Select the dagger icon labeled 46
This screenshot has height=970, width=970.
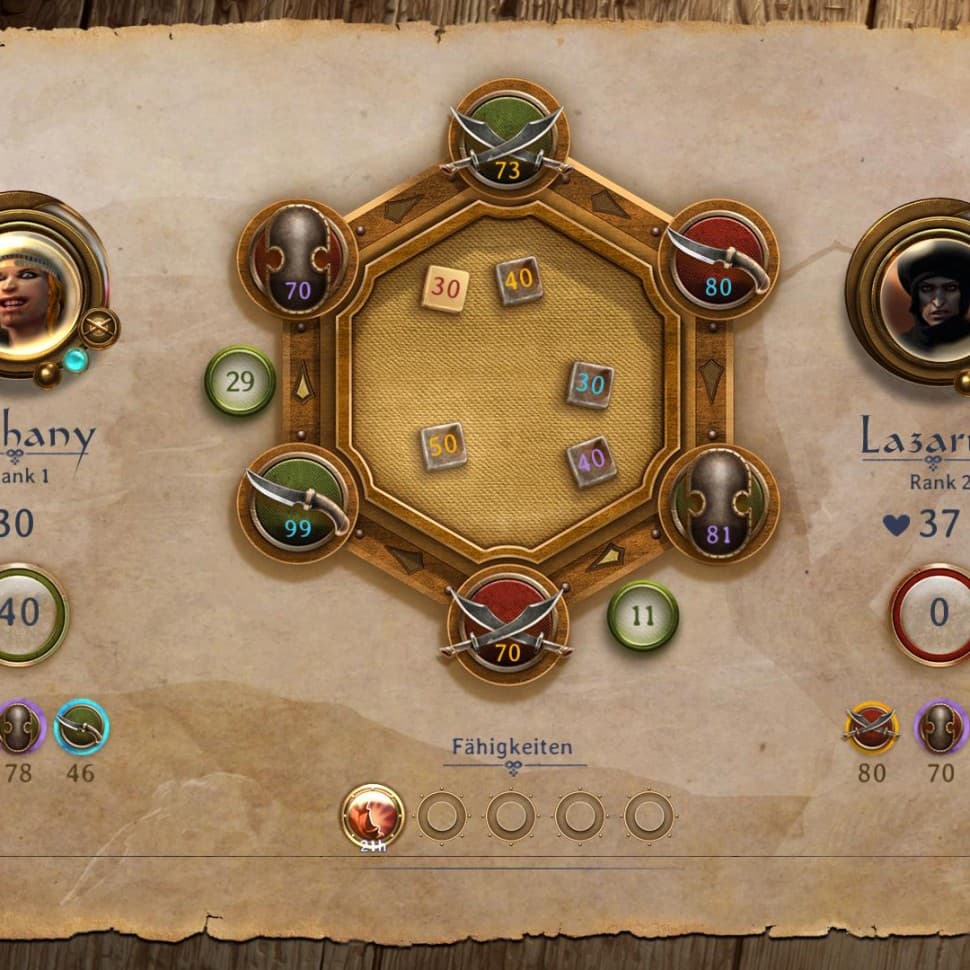[81, 727]
